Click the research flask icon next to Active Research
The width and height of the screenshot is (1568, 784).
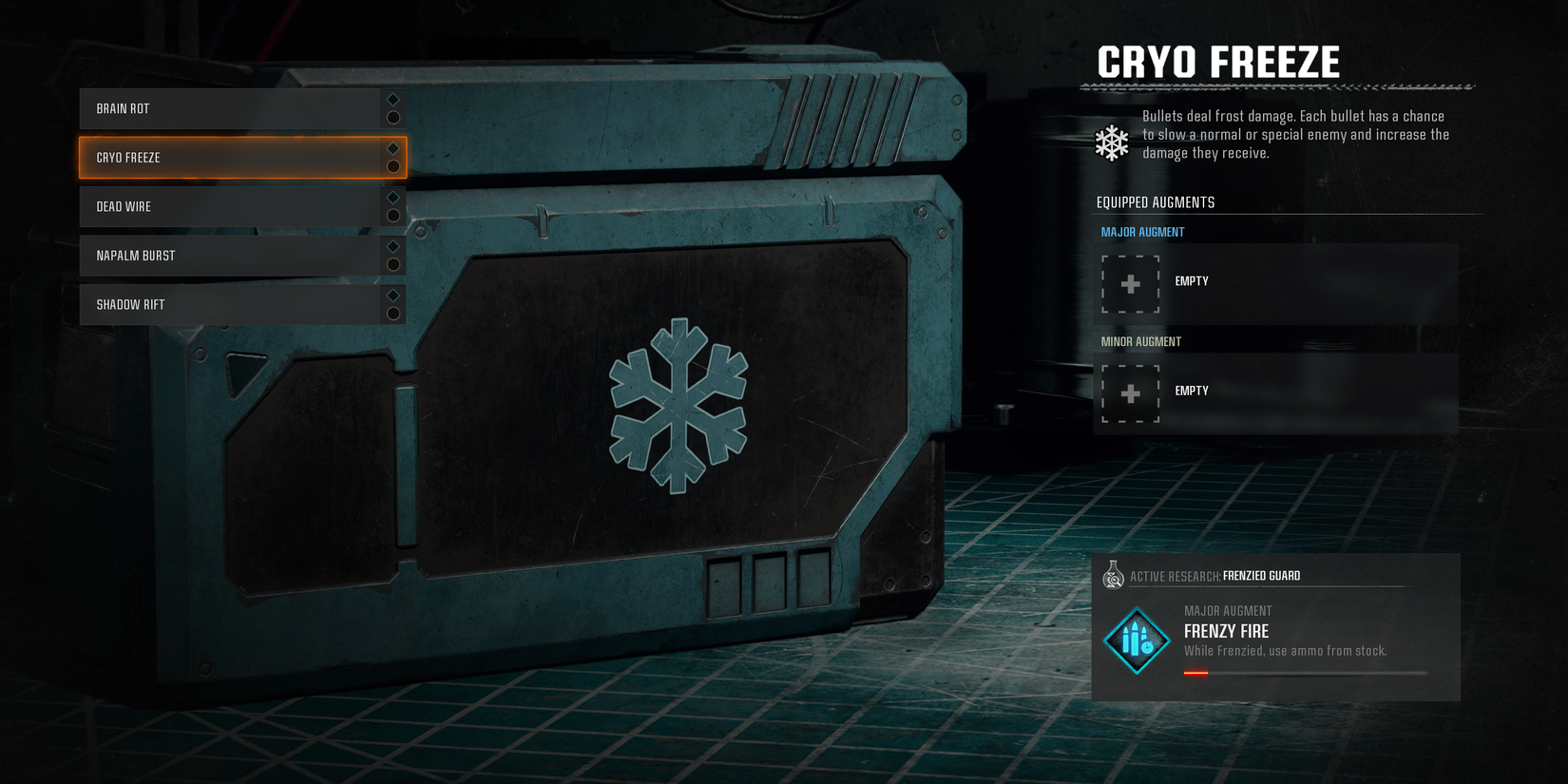1112,575
